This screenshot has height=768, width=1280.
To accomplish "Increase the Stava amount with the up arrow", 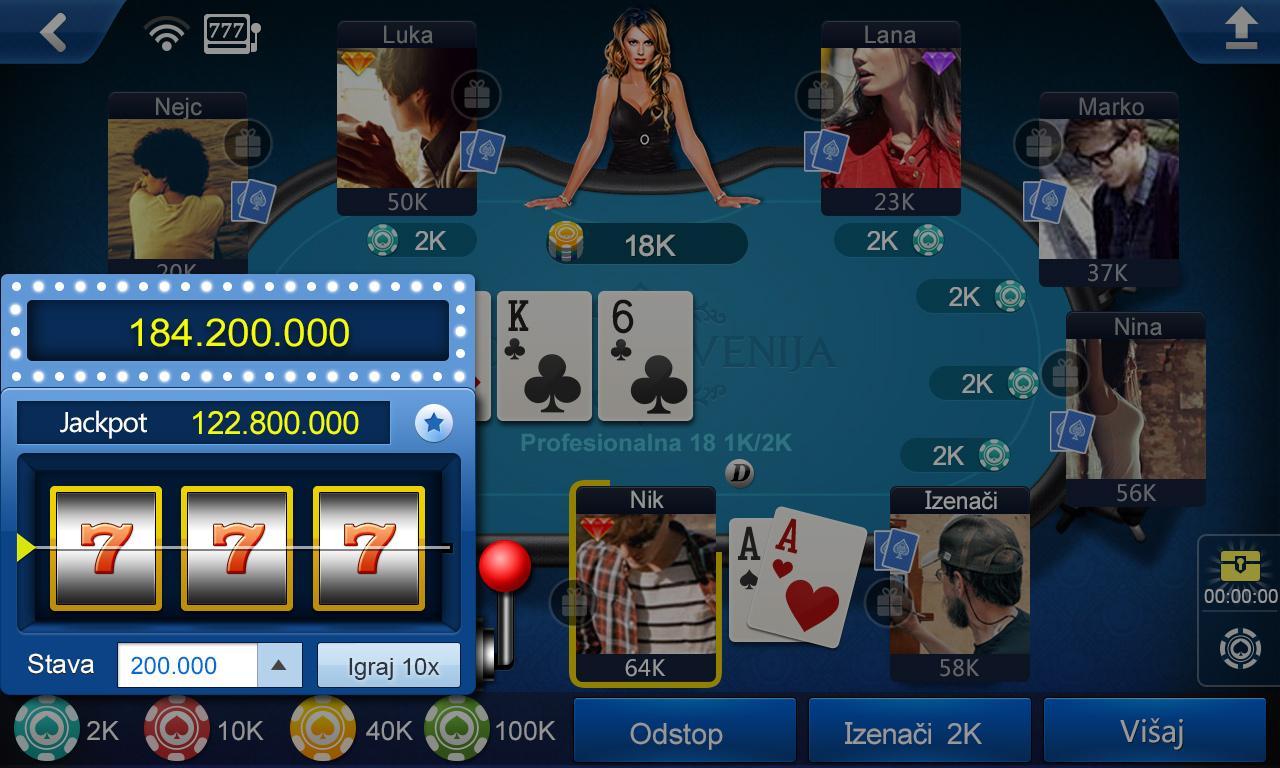I will tap(280, 664).
